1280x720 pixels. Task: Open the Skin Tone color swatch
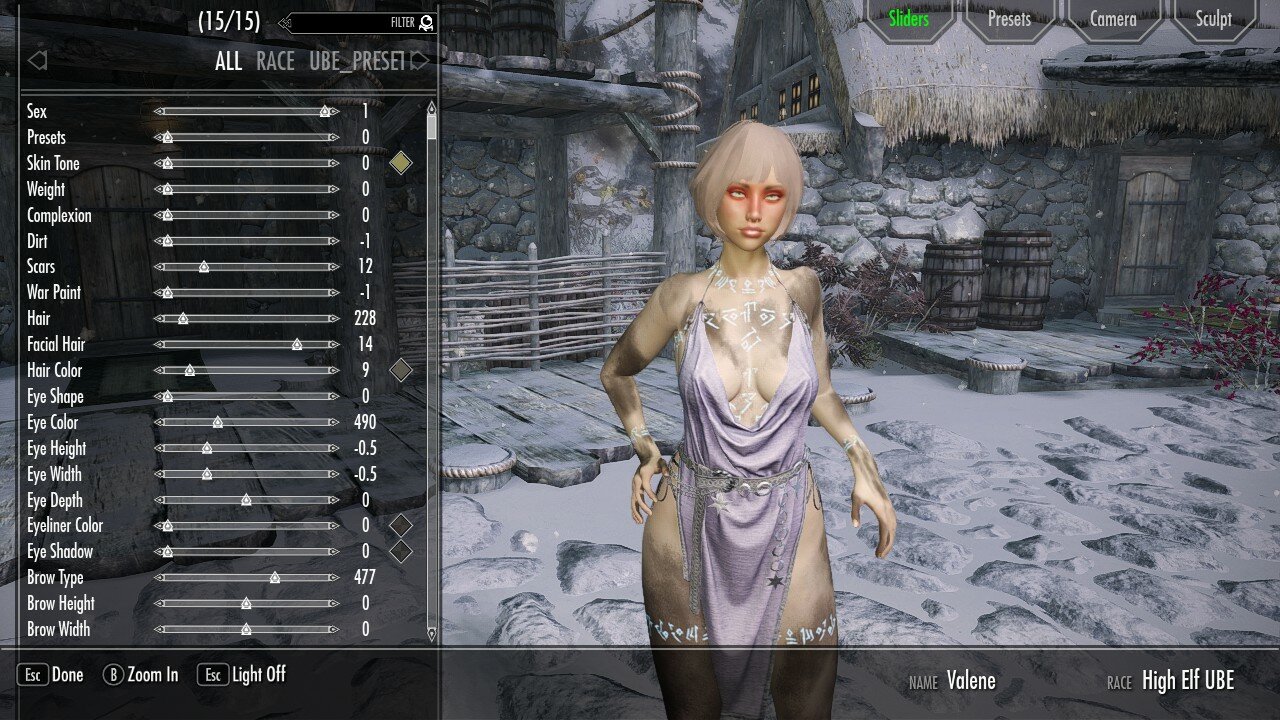coord(400,163)
